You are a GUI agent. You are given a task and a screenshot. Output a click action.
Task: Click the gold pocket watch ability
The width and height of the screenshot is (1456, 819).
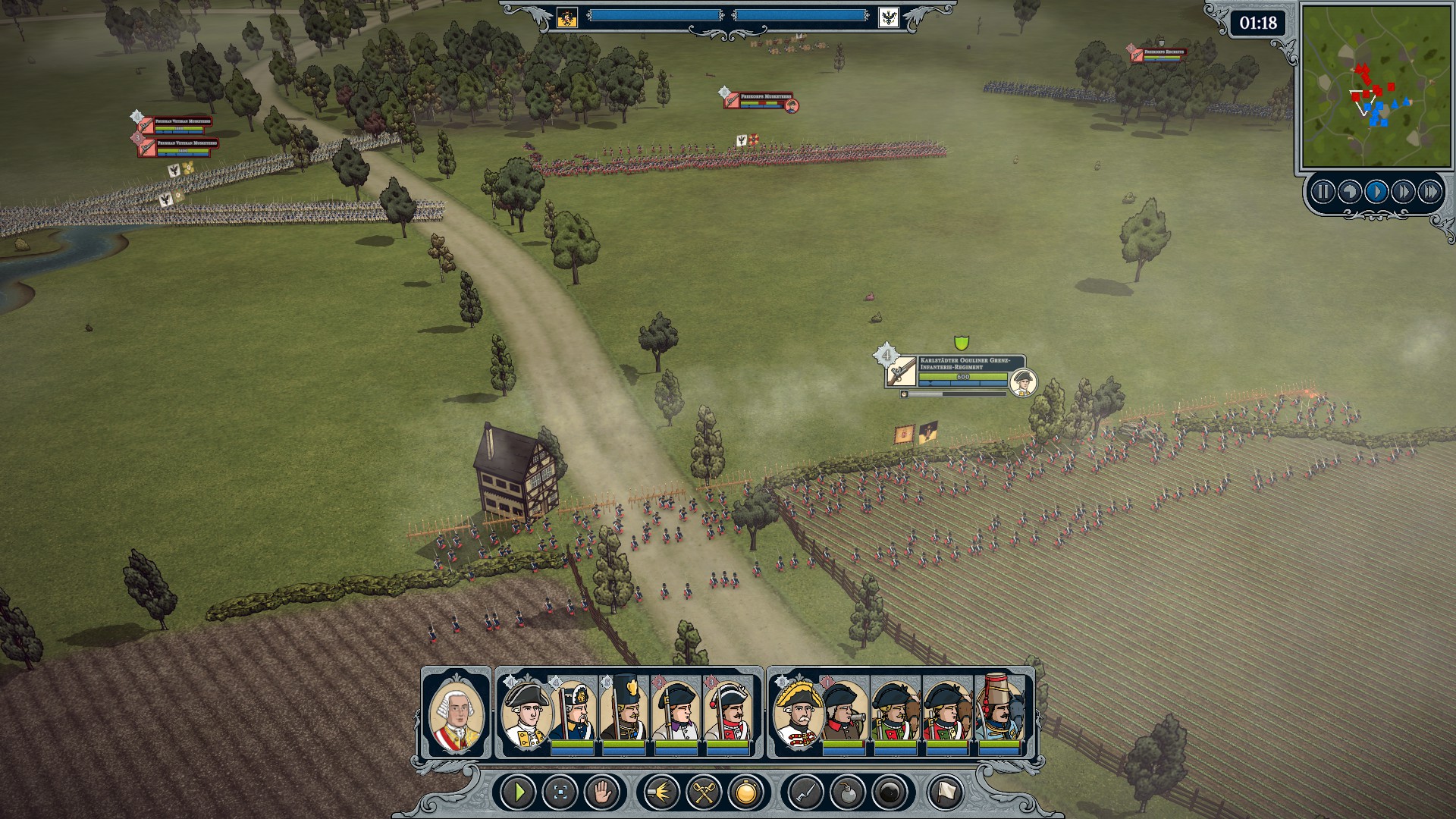tap(746, 792)
